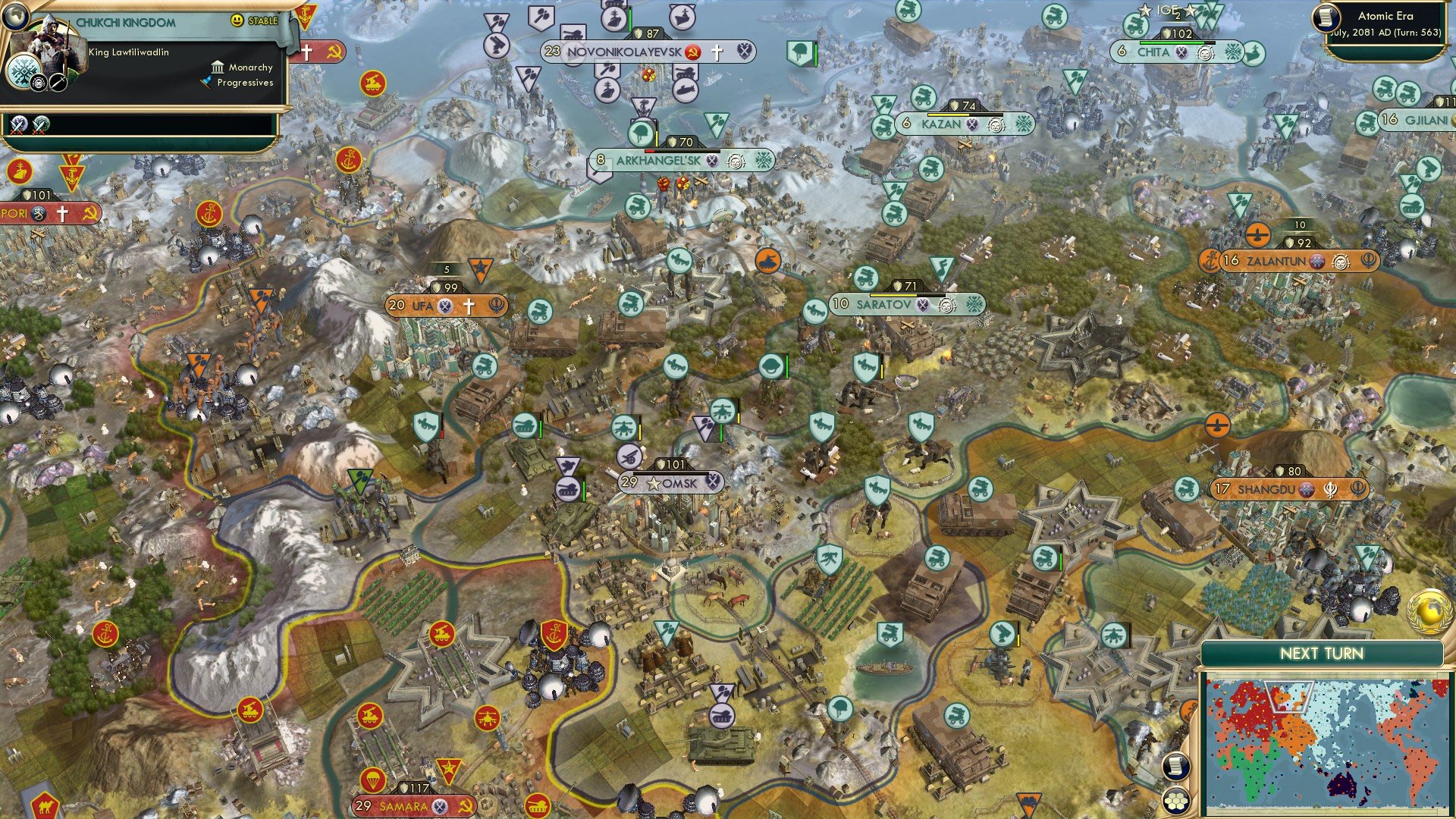Click the puppet icon on Saratov's banner

(x=947, y=305)
